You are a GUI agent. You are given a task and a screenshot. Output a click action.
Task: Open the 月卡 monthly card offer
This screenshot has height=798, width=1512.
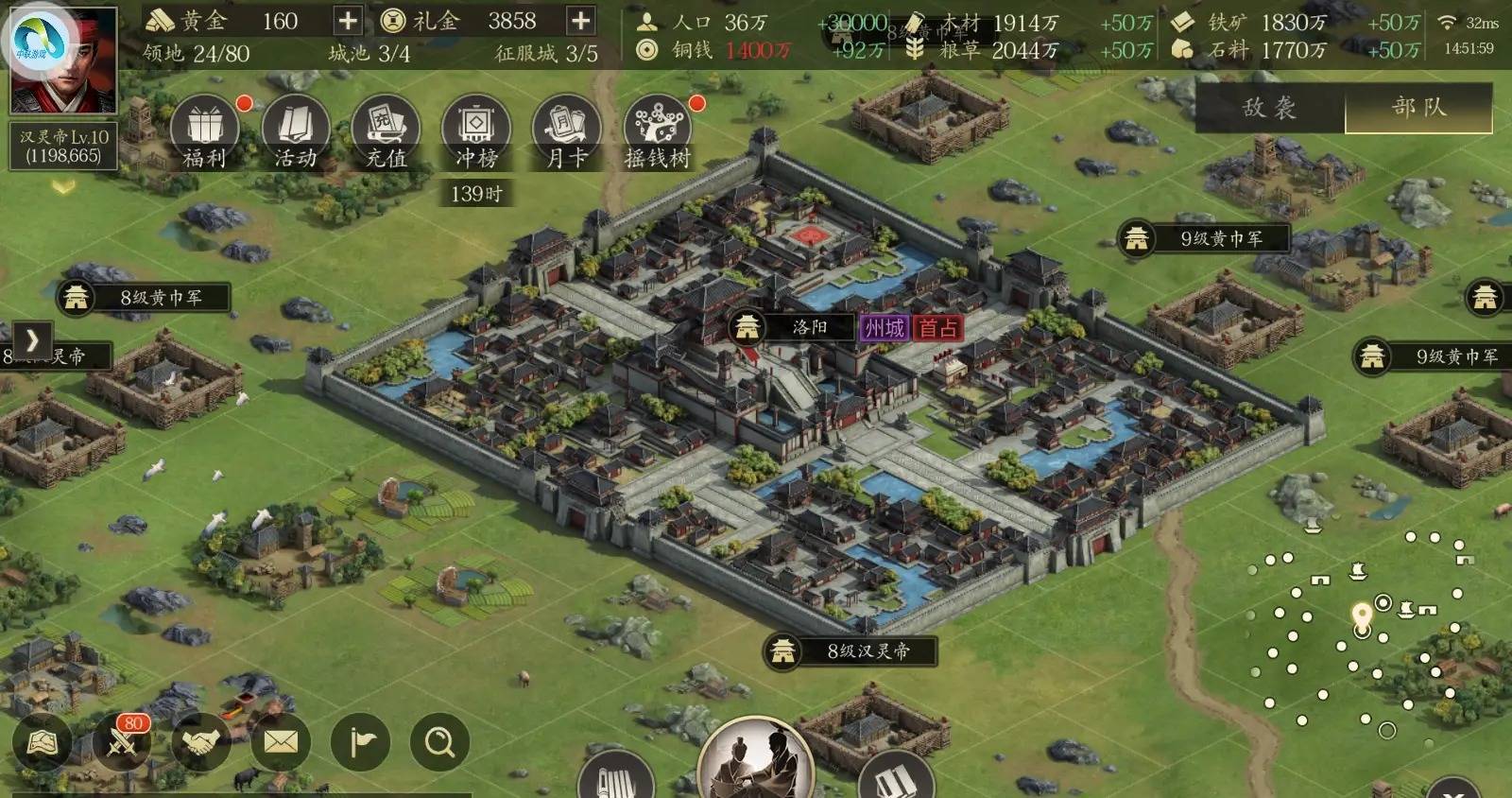click(x=567, y=132)
